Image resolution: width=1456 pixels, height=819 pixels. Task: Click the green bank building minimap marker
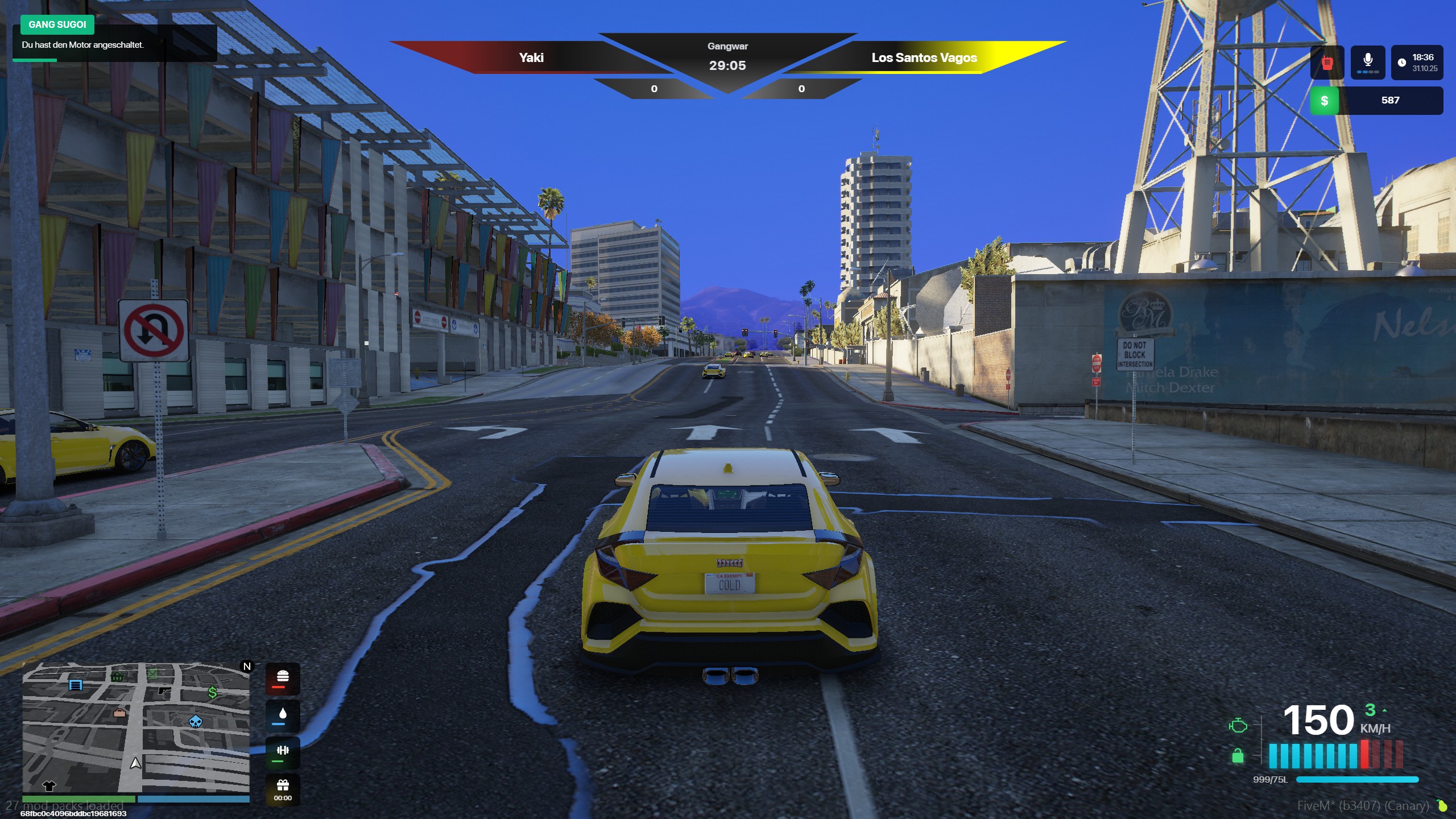(117, 676)
